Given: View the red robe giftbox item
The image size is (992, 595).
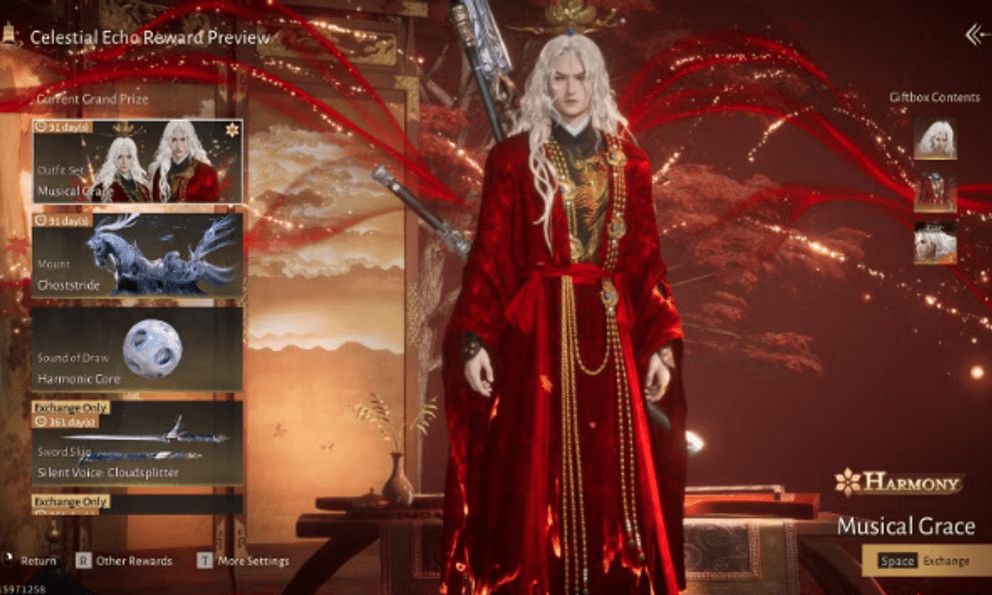Looking at the screenshot, I should coord(935,191).
